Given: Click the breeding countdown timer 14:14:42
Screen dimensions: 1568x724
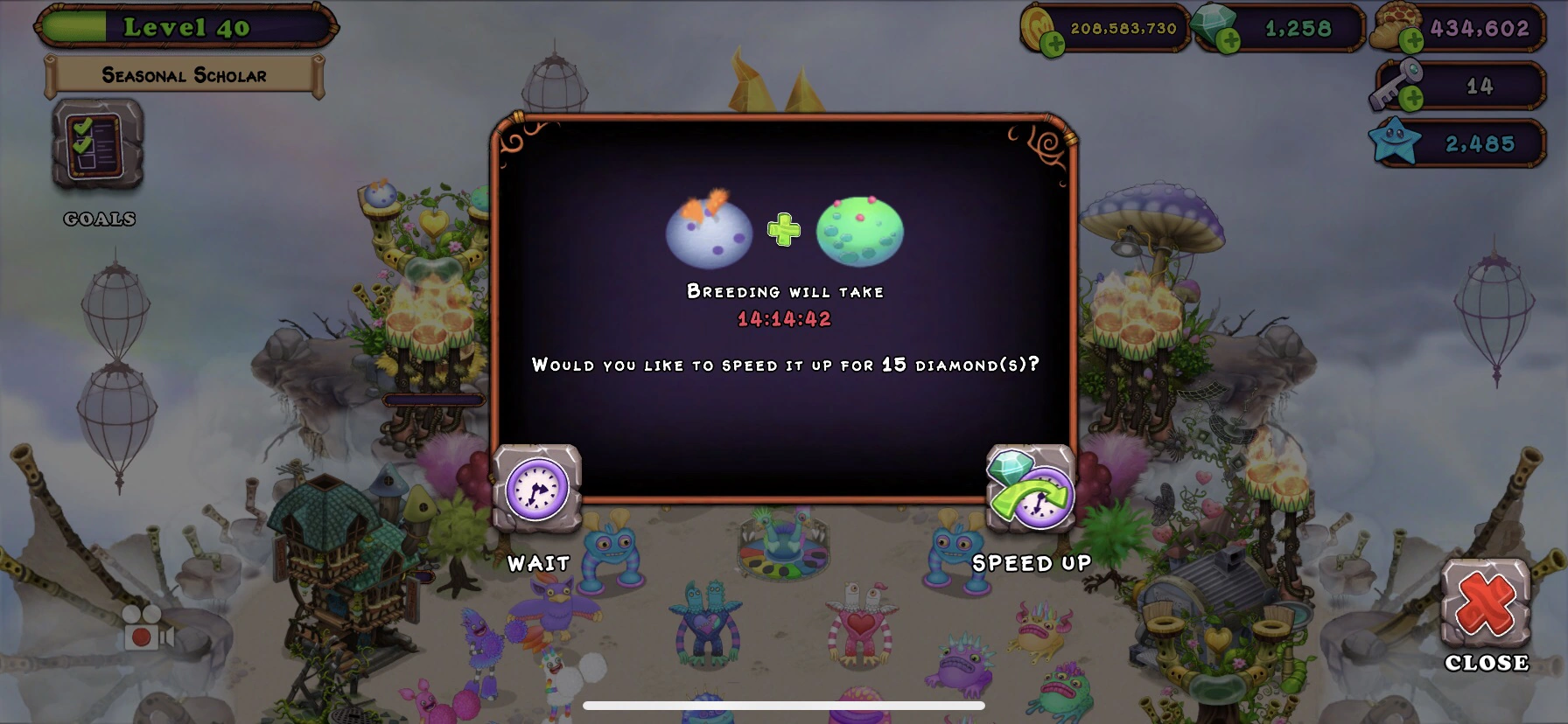Looking at the screenshot, I should 783,319.
